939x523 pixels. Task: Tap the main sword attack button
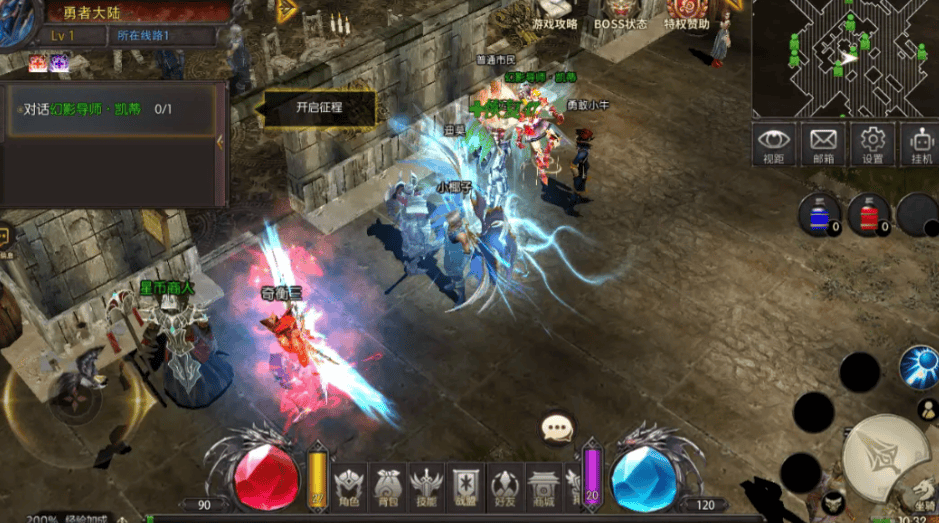tap(881, 455)
